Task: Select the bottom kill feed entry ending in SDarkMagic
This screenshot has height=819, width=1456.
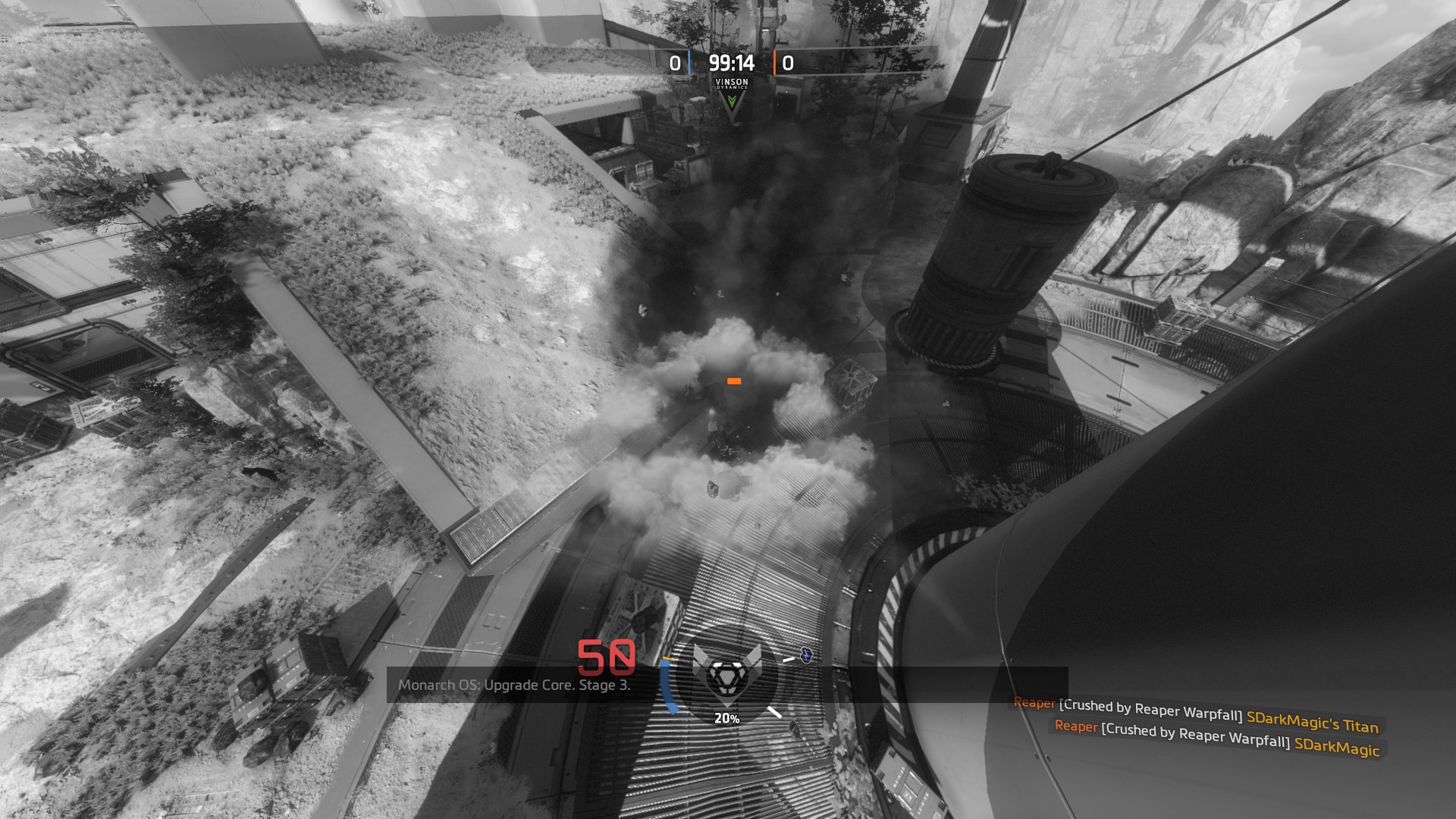Action: pos(1216,737)
